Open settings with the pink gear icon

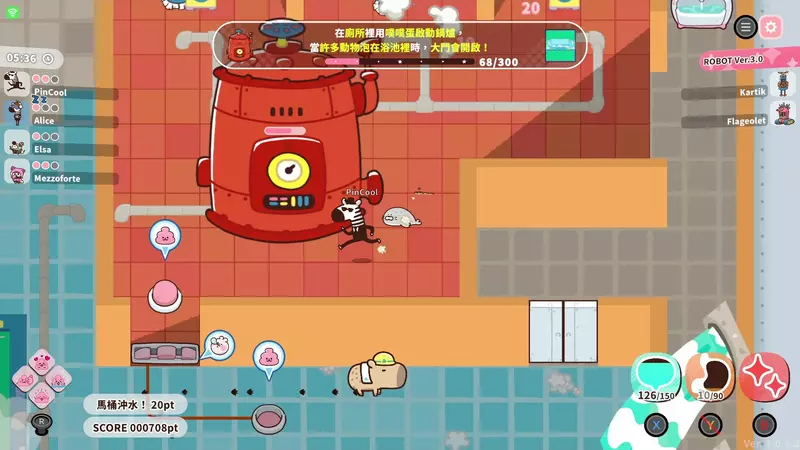point(771,27)
